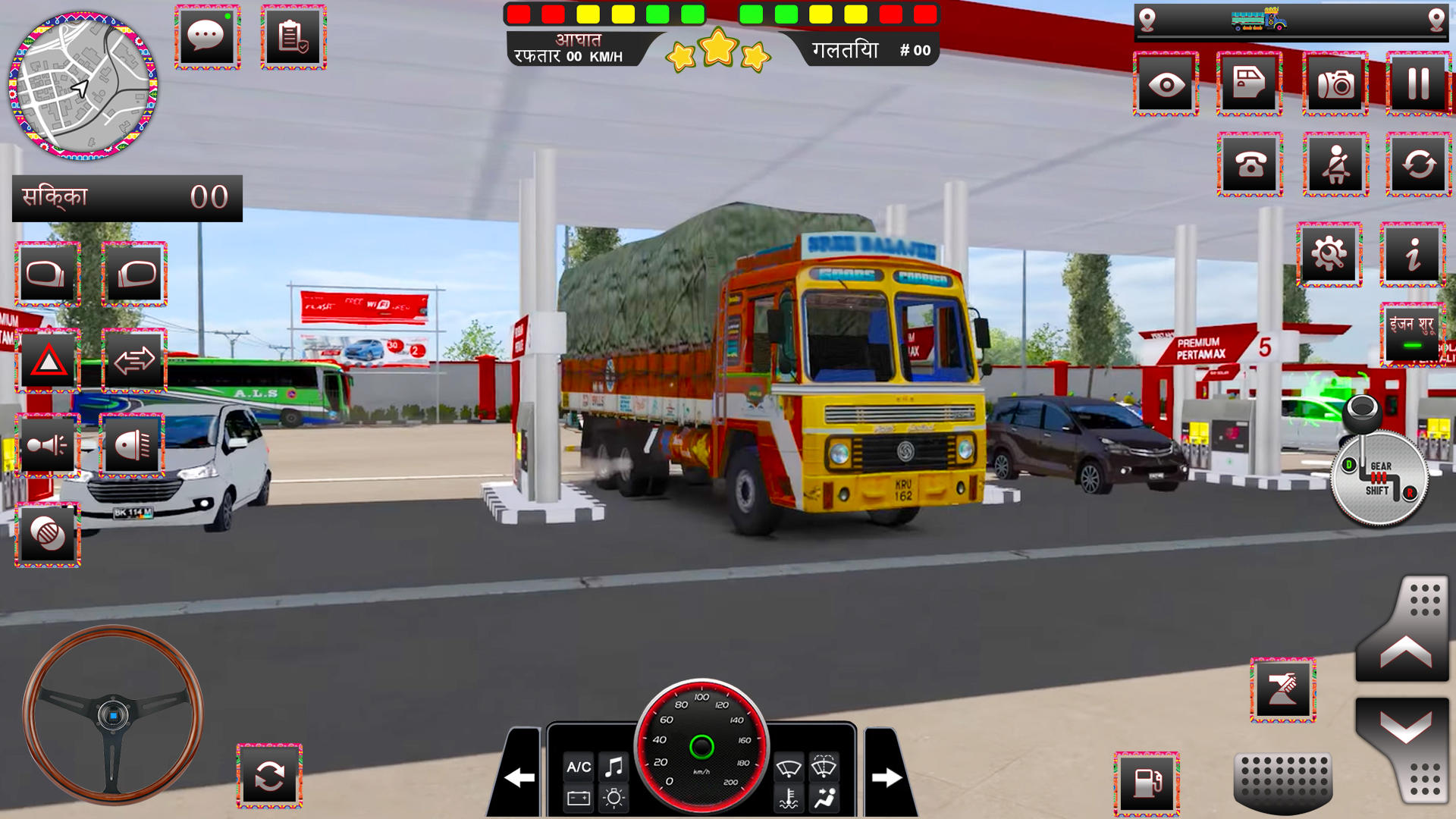The image size is (1456, 819).
Task: Turn on the headlights toggle
Action: [x=133, y=445]
